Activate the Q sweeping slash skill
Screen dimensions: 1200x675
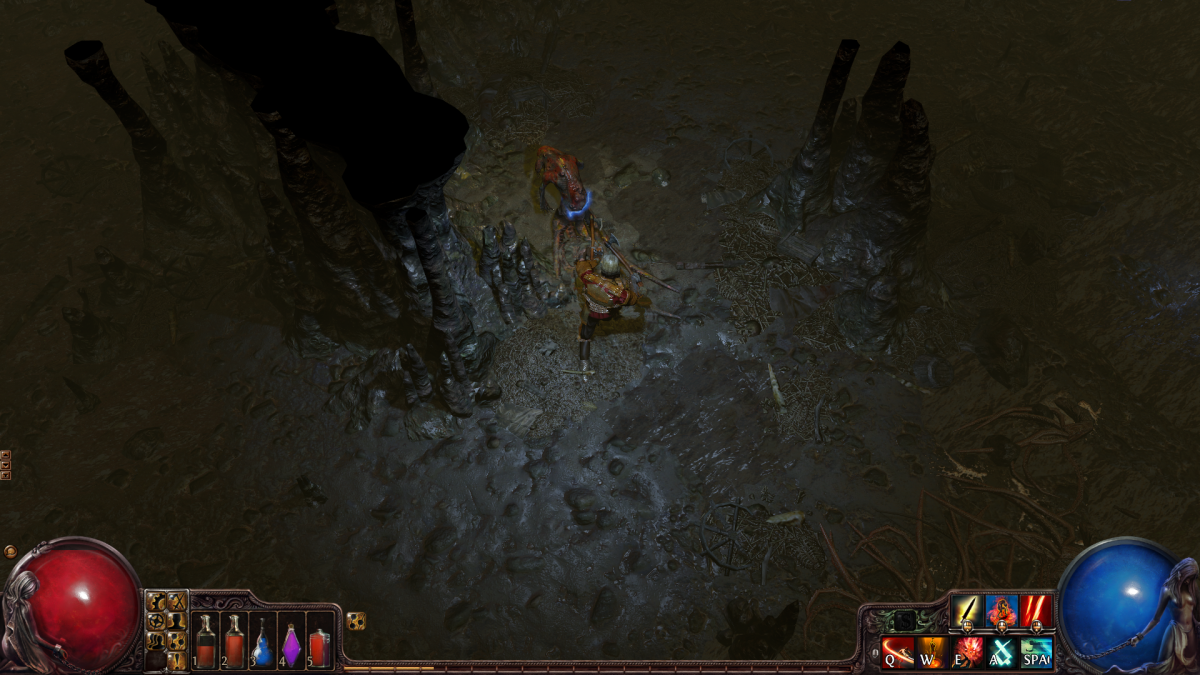click(x=897, y=652)
